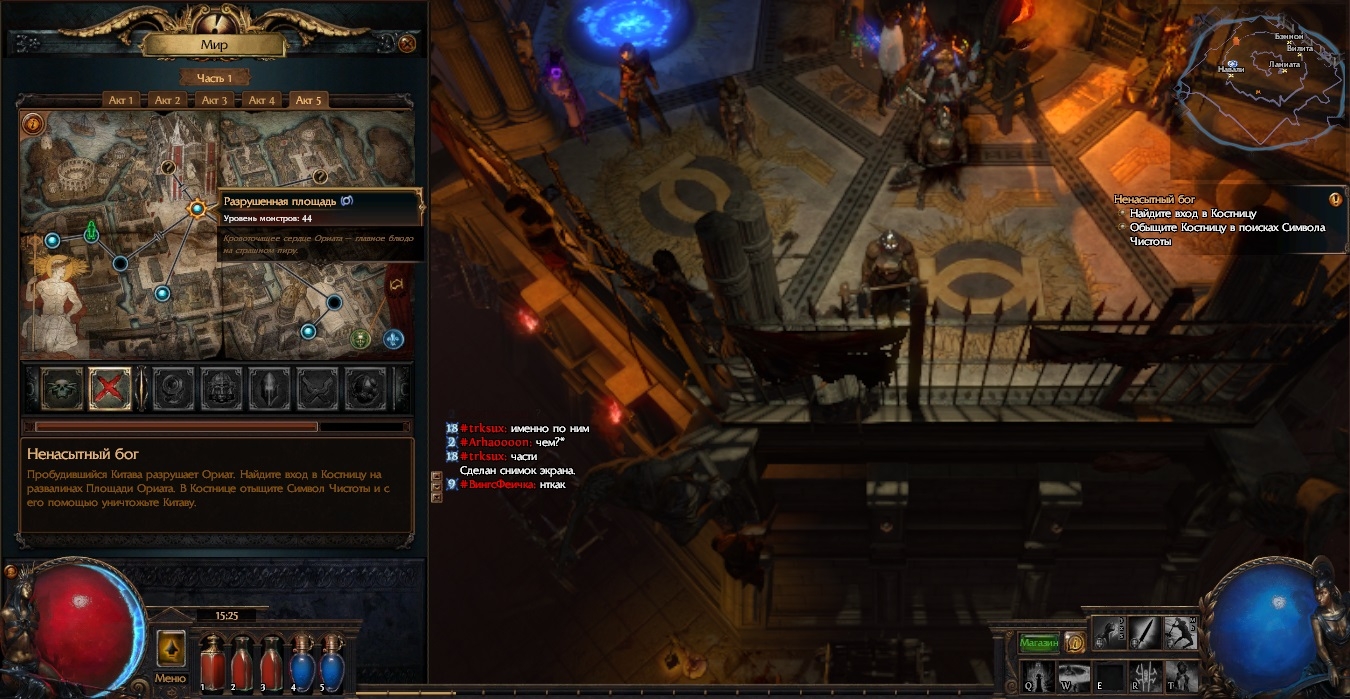
Task: Select the red X quest icon
Action: tap(110, 388)
